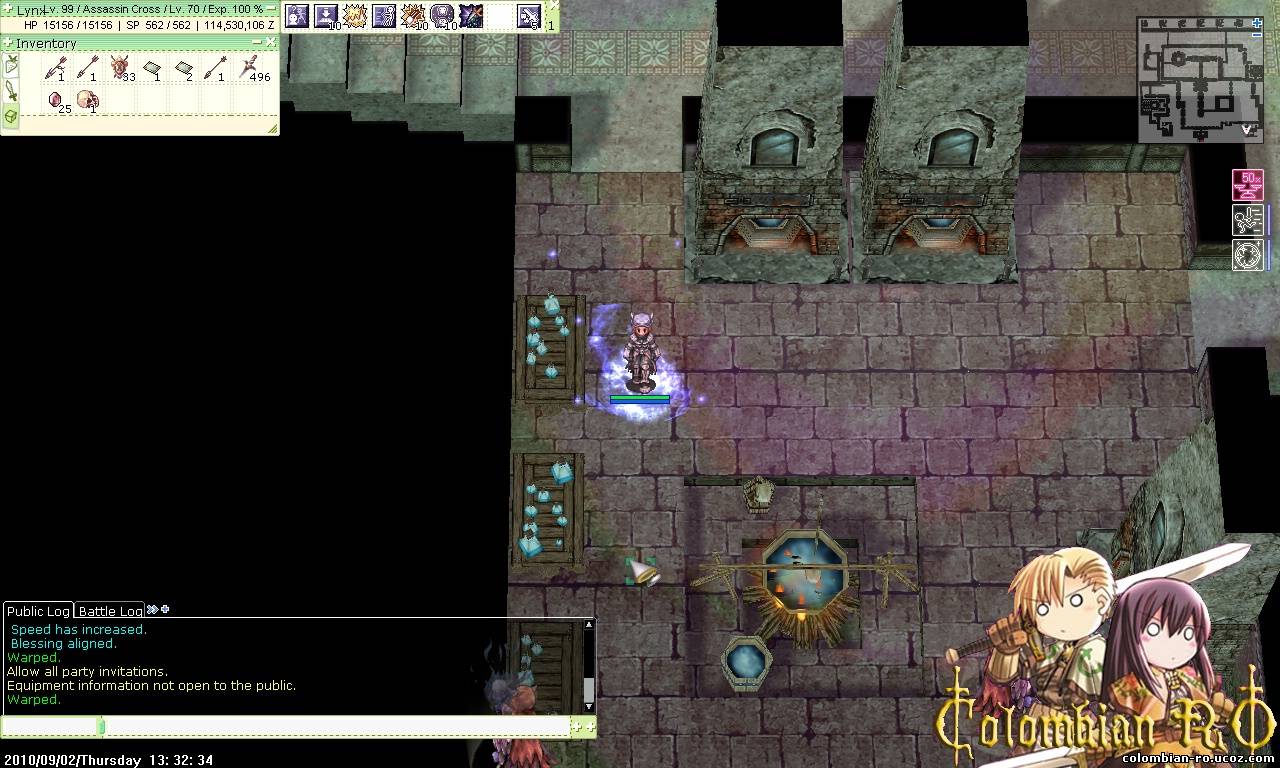The image size is (1280, 768).
Task: Select the red mask item stack of 33
Action: pos(121,68)
